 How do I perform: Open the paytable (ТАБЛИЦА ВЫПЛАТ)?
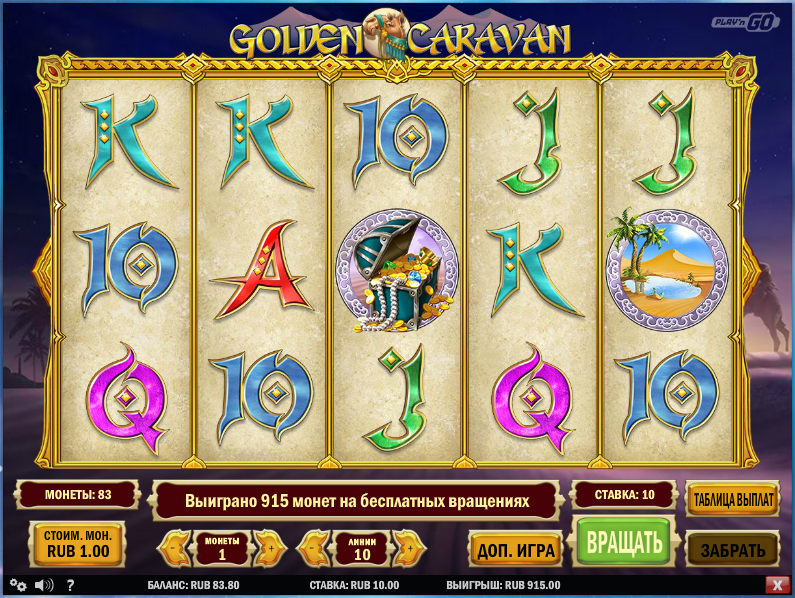pyautogui.click(x=733, y=499)
